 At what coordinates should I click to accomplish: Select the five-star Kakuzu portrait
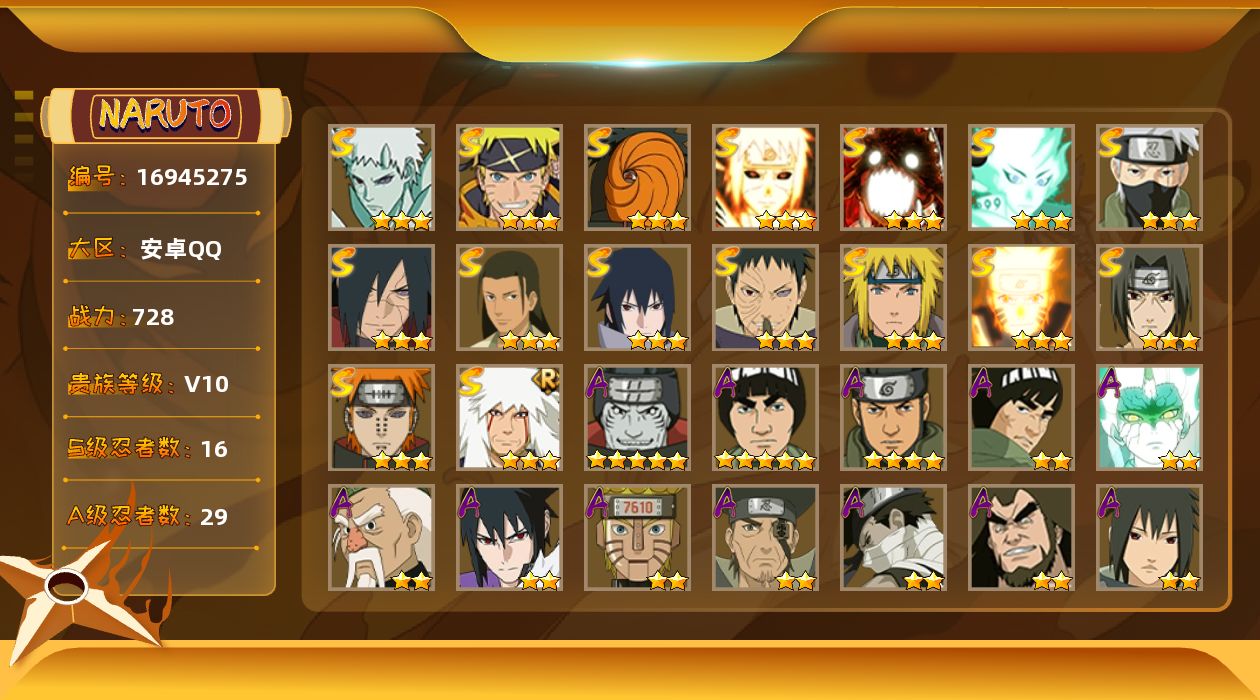pos(637,417)
